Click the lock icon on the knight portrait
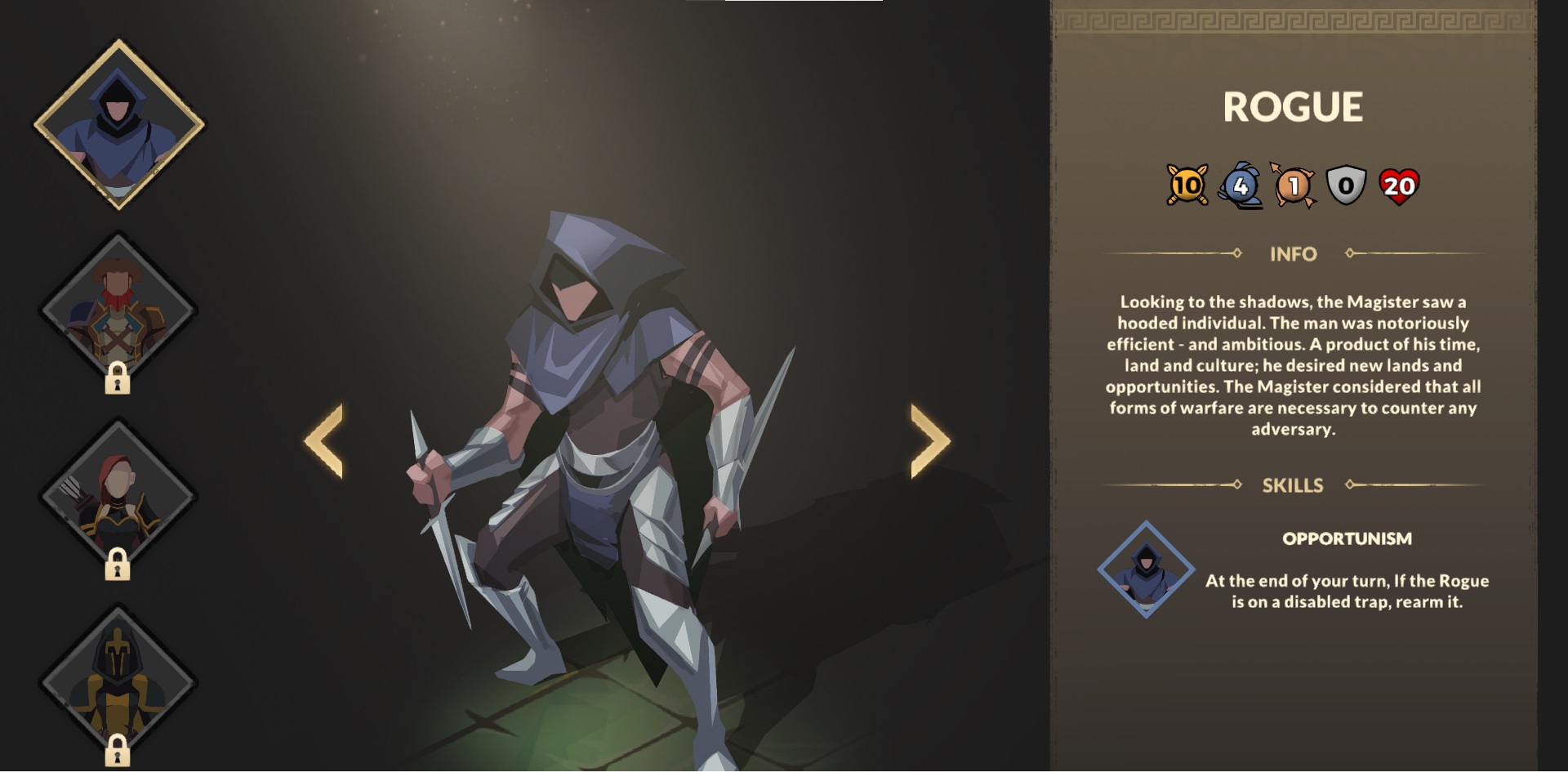The width and height of the screenshot is (1568, 777). coord(118,749)
